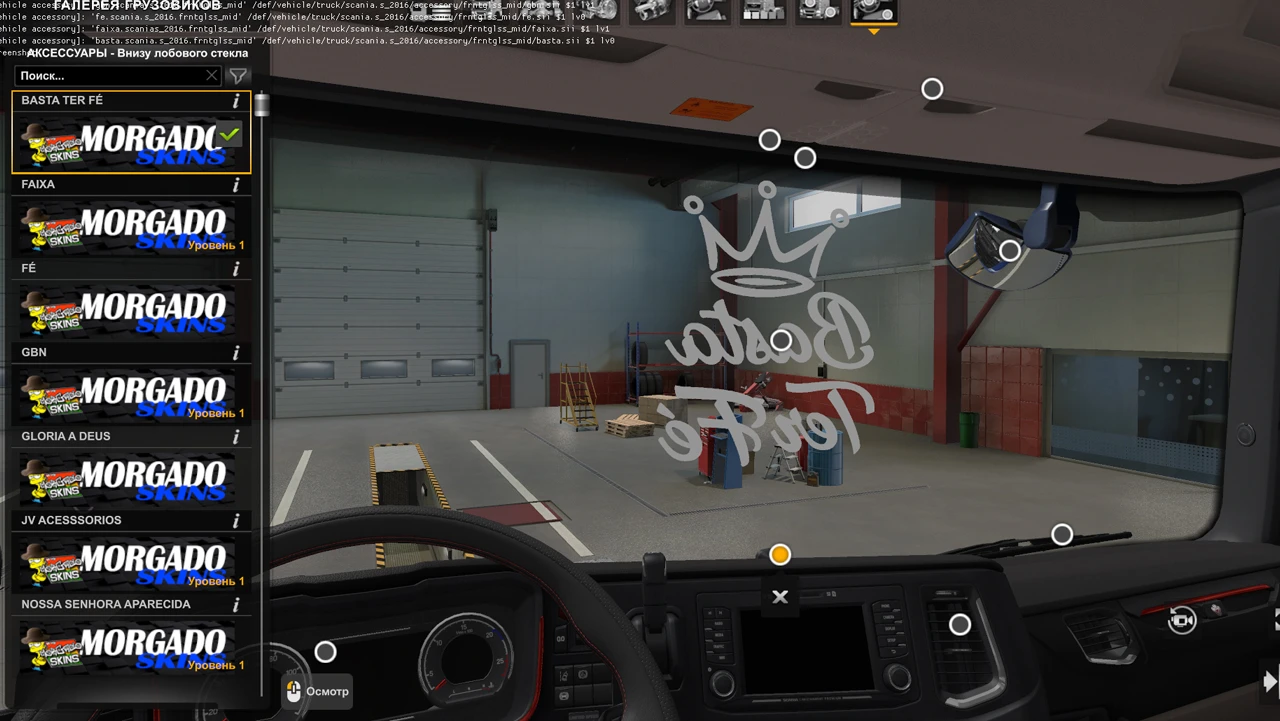Open the chassis accessories category icon
Image resolution: width=1280 pixels, height=721 pixels.
(x=763, y=12)
